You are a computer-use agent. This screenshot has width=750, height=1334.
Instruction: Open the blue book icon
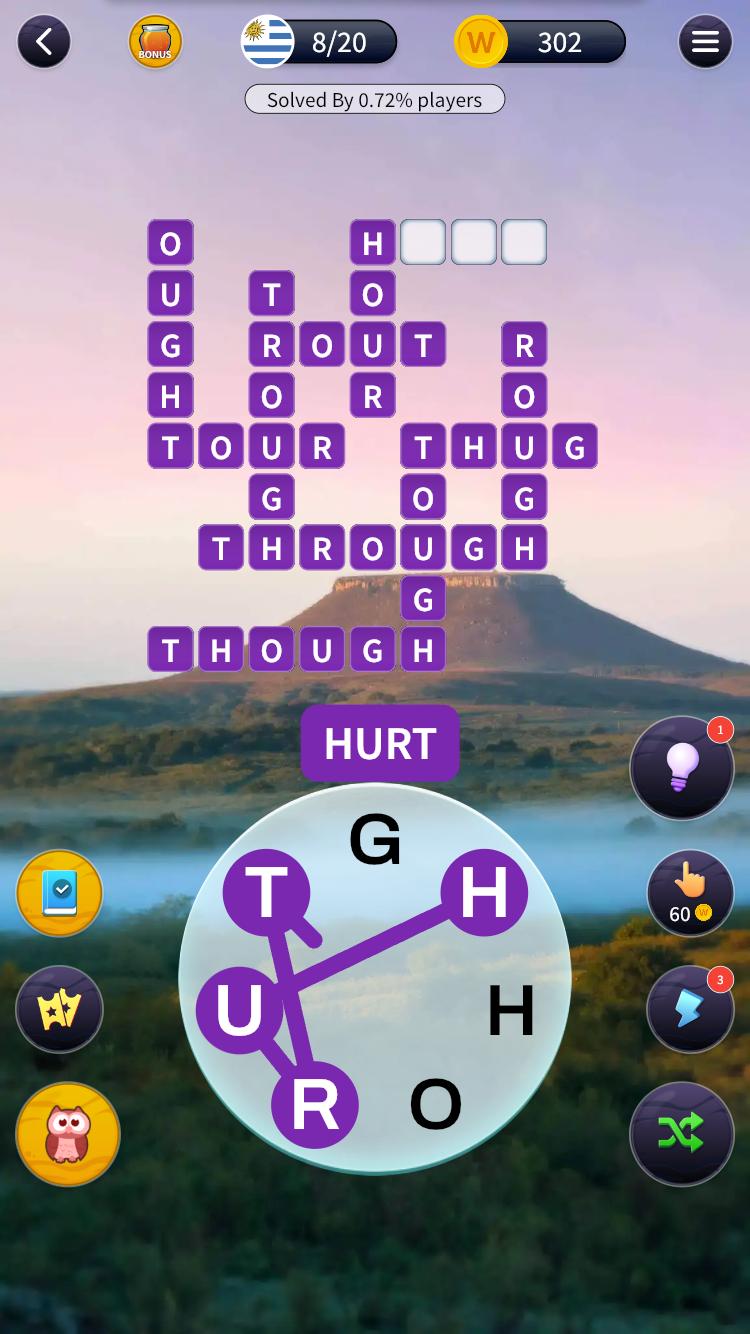pyautogui.click(x=60, y=894)
